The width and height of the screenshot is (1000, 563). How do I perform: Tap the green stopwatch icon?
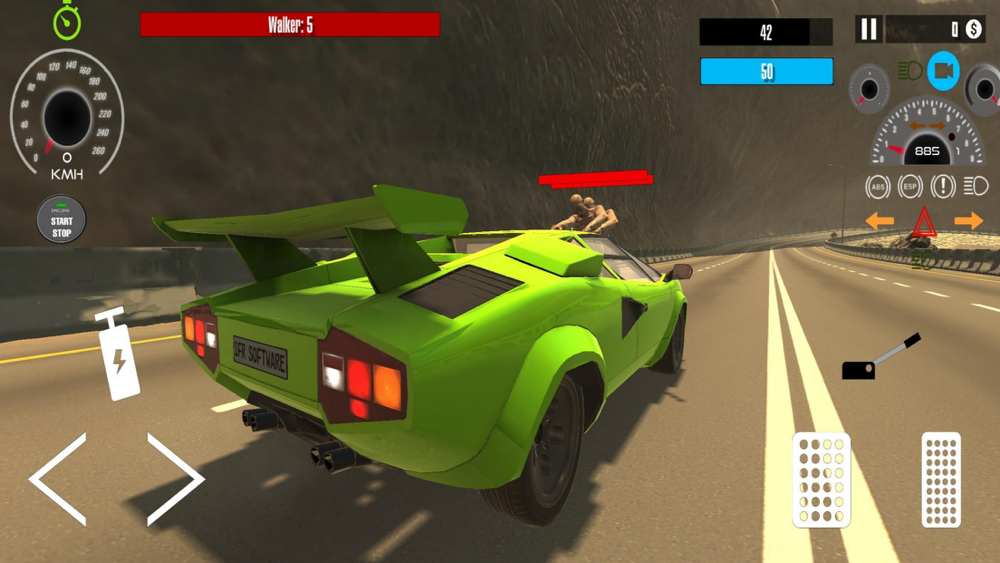(x=67, y=21)
